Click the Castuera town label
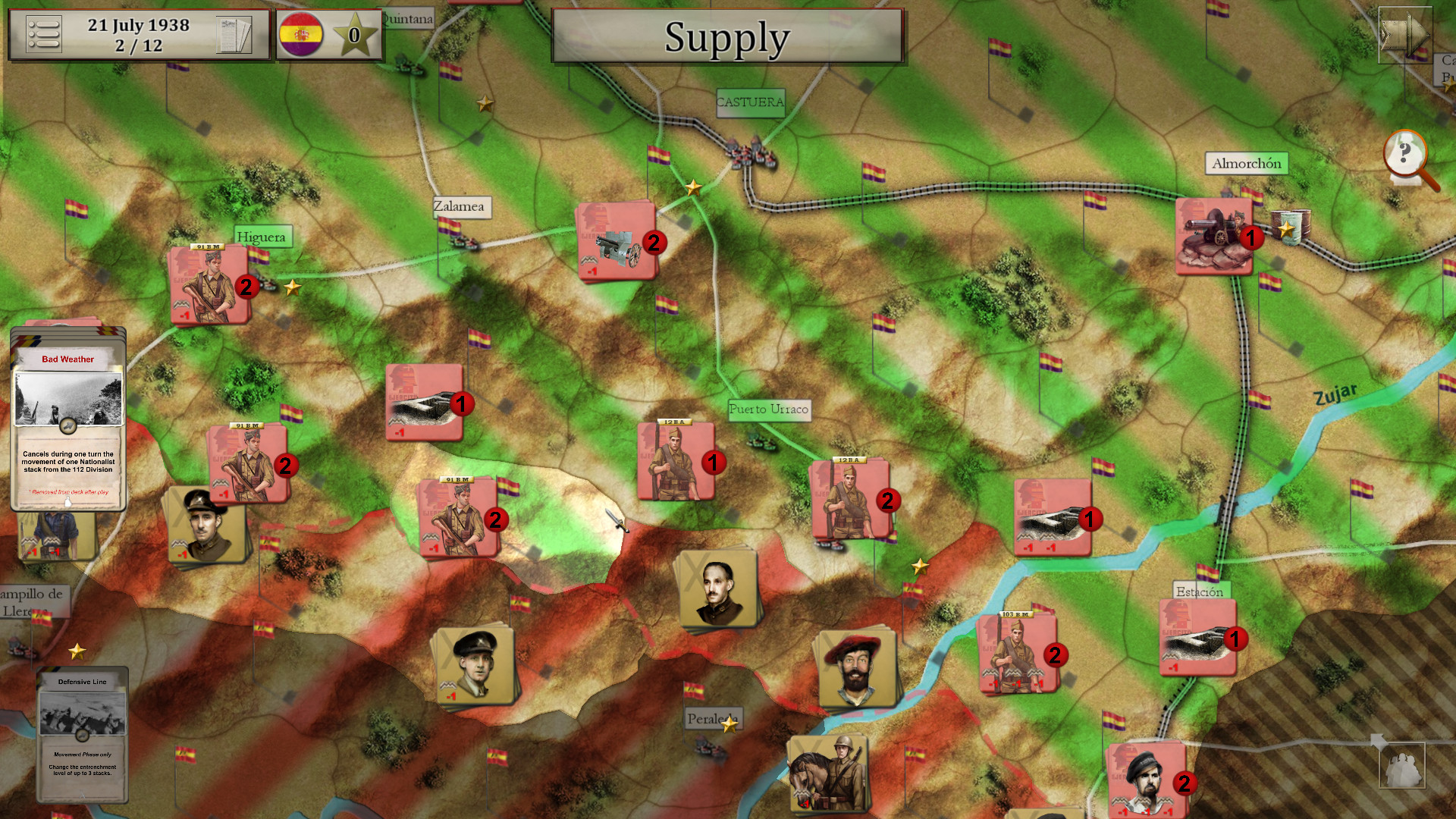The image size is (1456, 819). coord(749,103)
